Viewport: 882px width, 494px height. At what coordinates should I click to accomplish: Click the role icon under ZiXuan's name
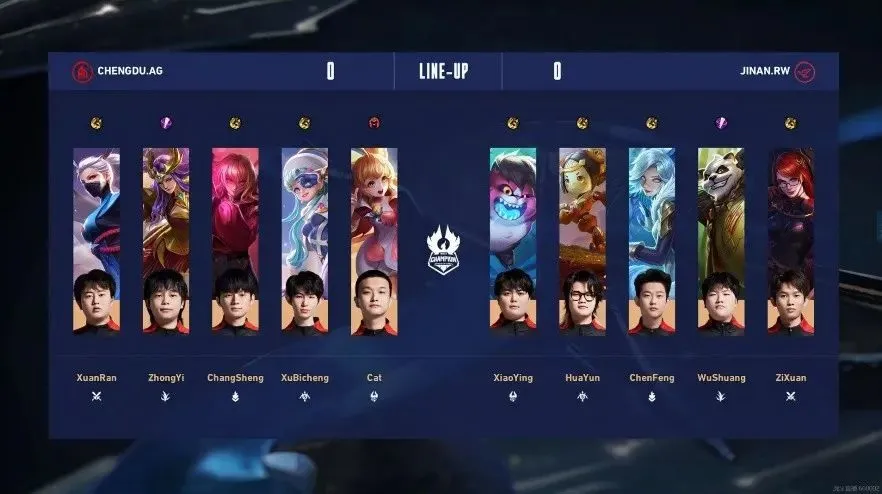(791, 397)
